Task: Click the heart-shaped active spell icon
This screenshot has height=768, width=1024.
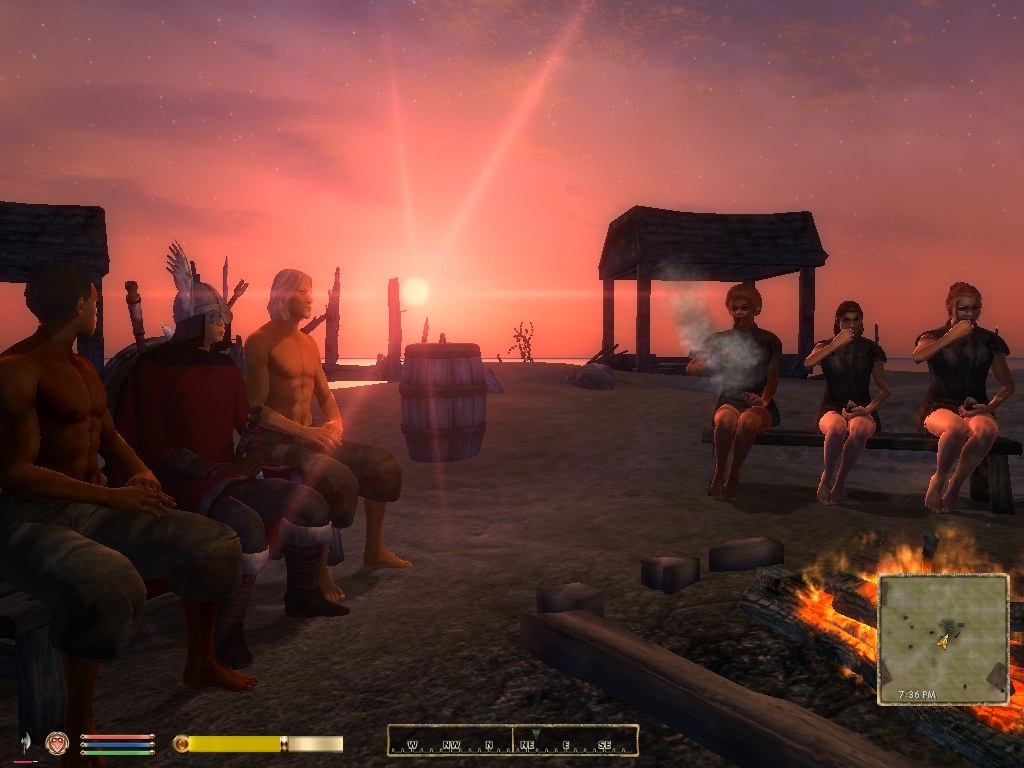Action: pos(56,743)
